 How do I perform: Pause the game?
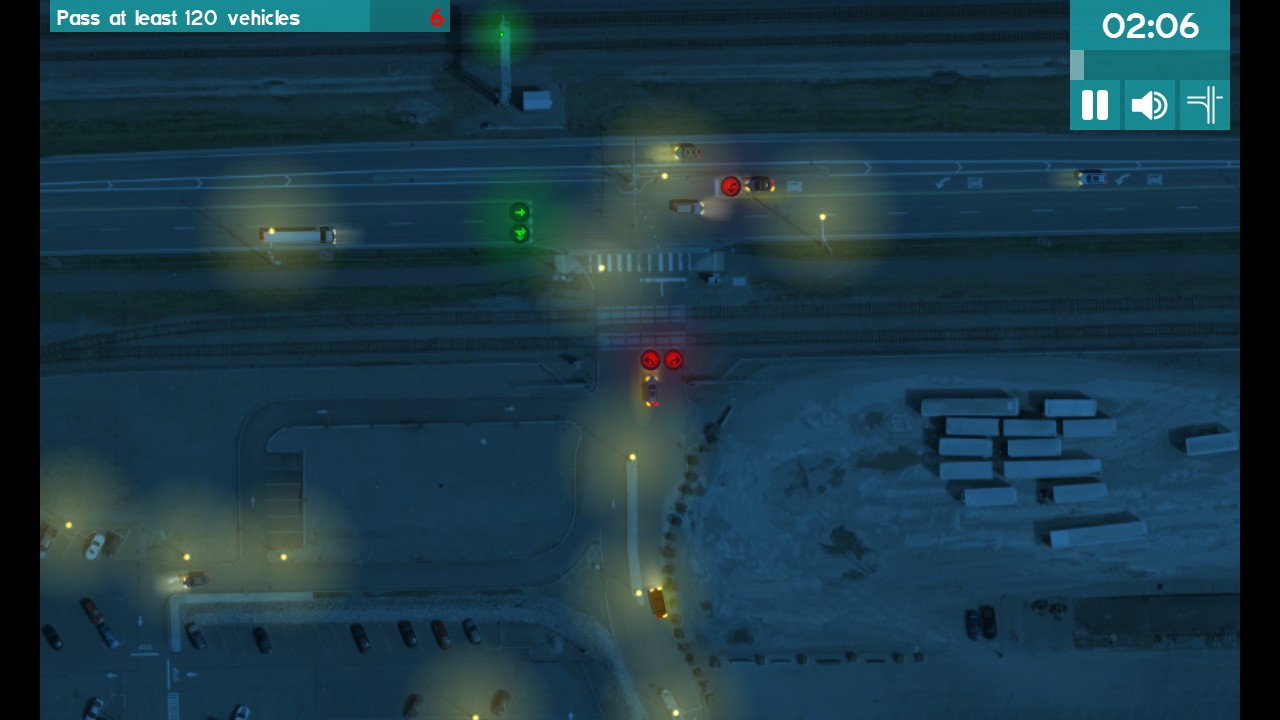[x=1095, y=104]
